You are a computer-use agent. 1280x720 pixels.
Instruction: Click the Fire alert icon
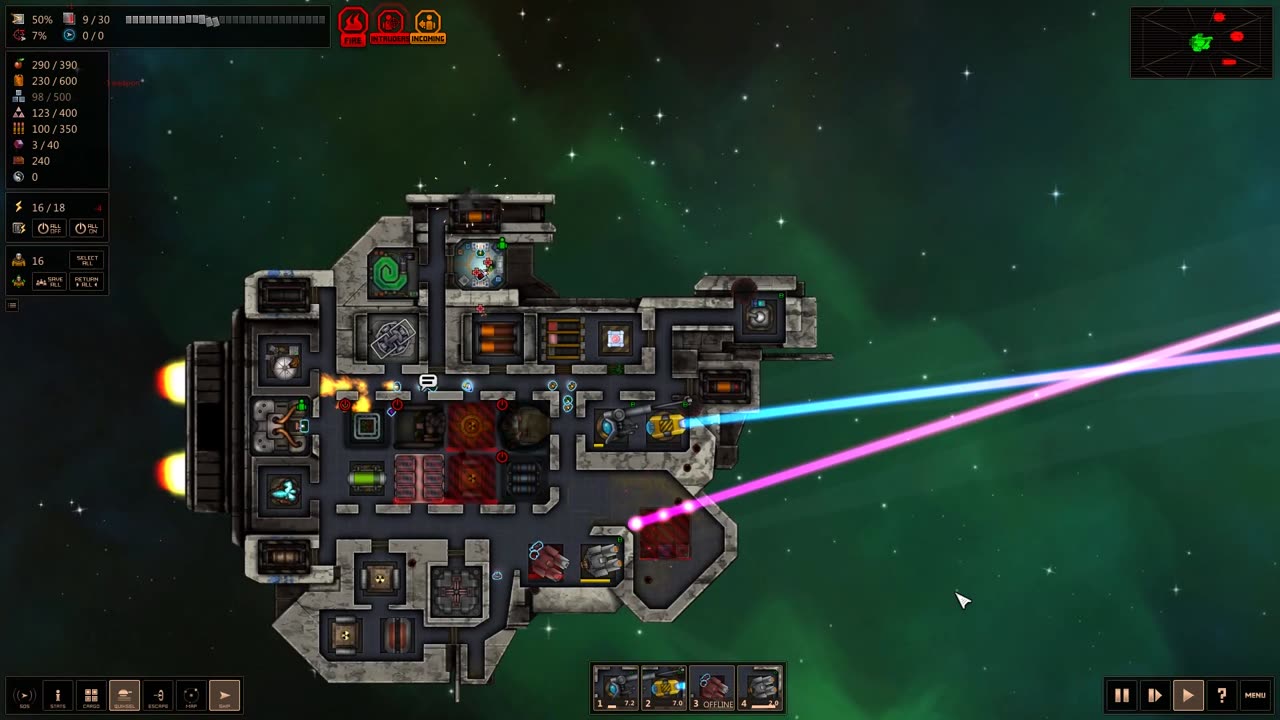[x=353, y=26]
